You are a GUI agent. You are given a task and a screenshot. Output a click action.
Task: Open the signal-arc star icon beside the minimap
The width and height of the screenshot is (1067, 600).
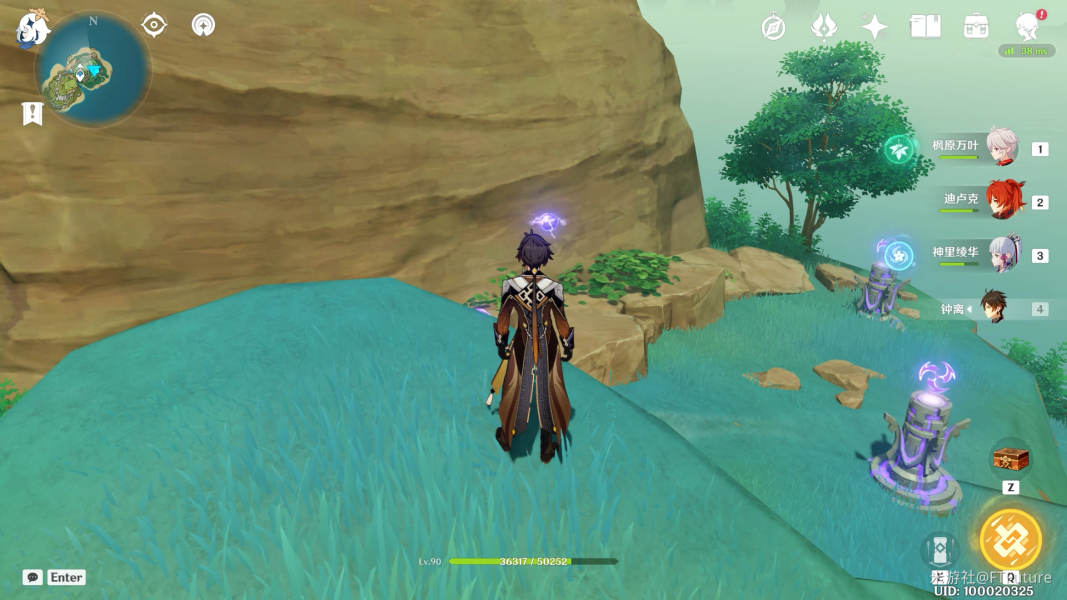203,25
